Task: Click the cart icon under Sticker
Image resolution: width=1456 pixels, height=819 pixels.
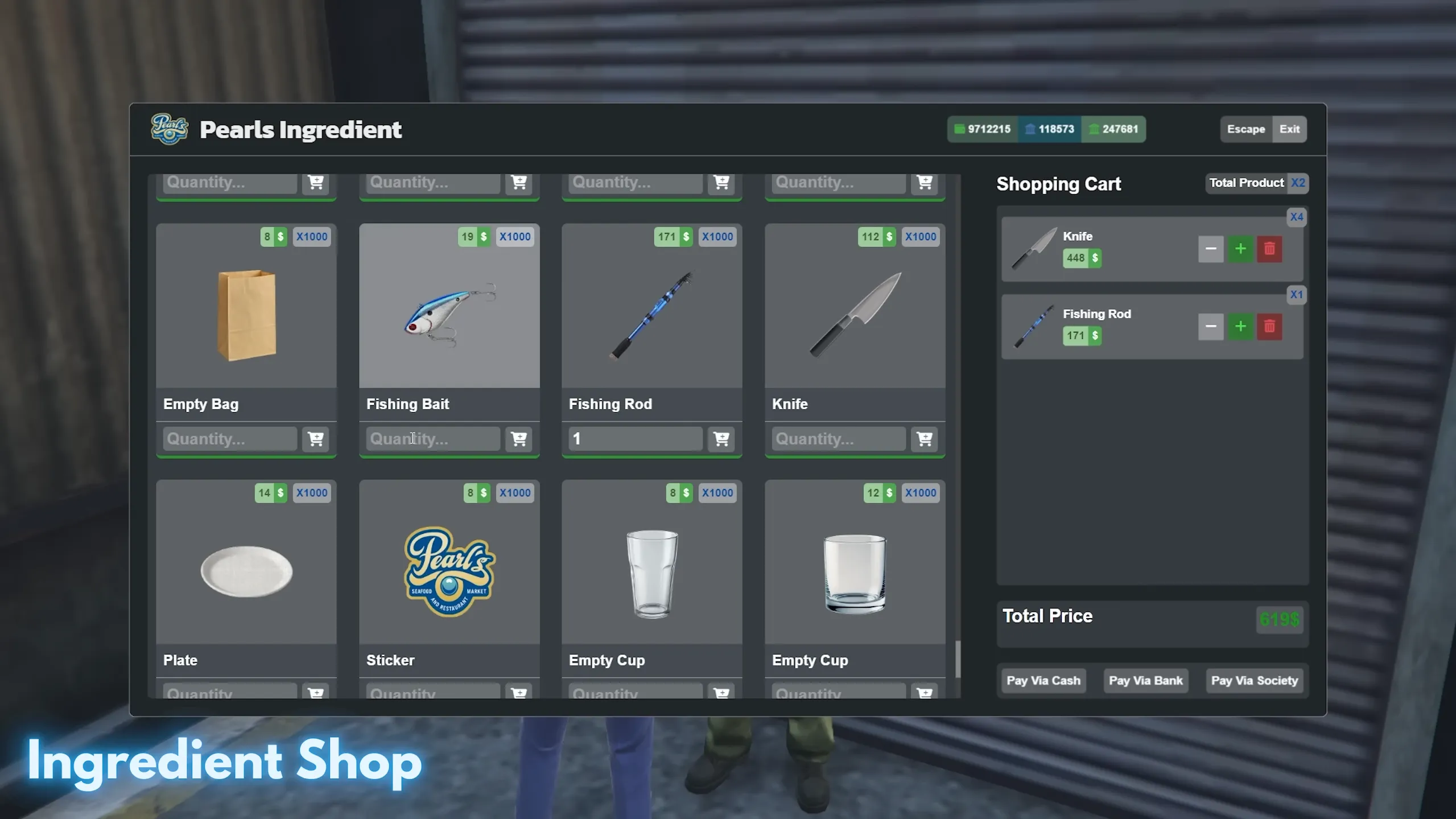Action: 518,693
